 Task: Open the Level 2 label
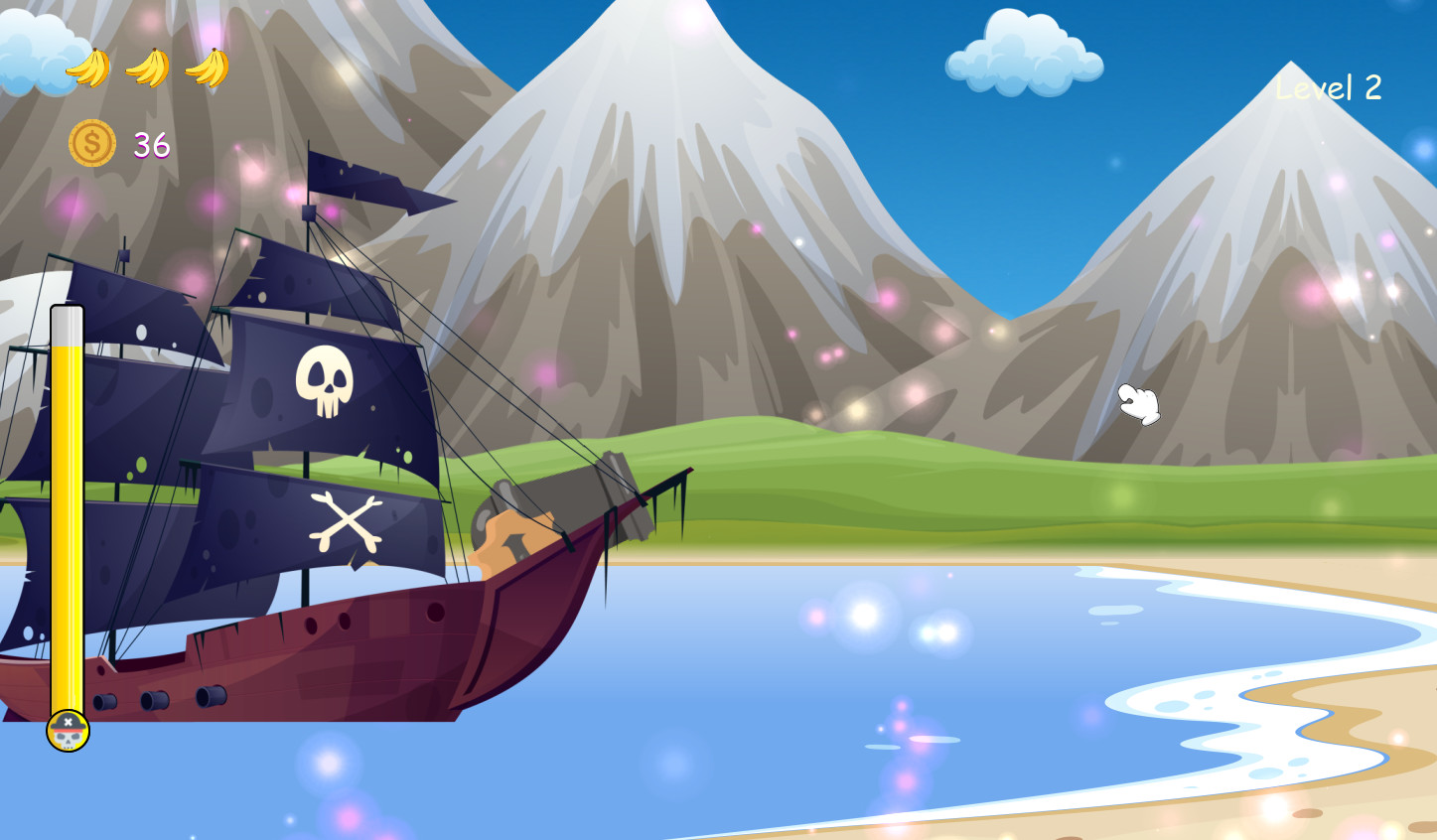1328,87
